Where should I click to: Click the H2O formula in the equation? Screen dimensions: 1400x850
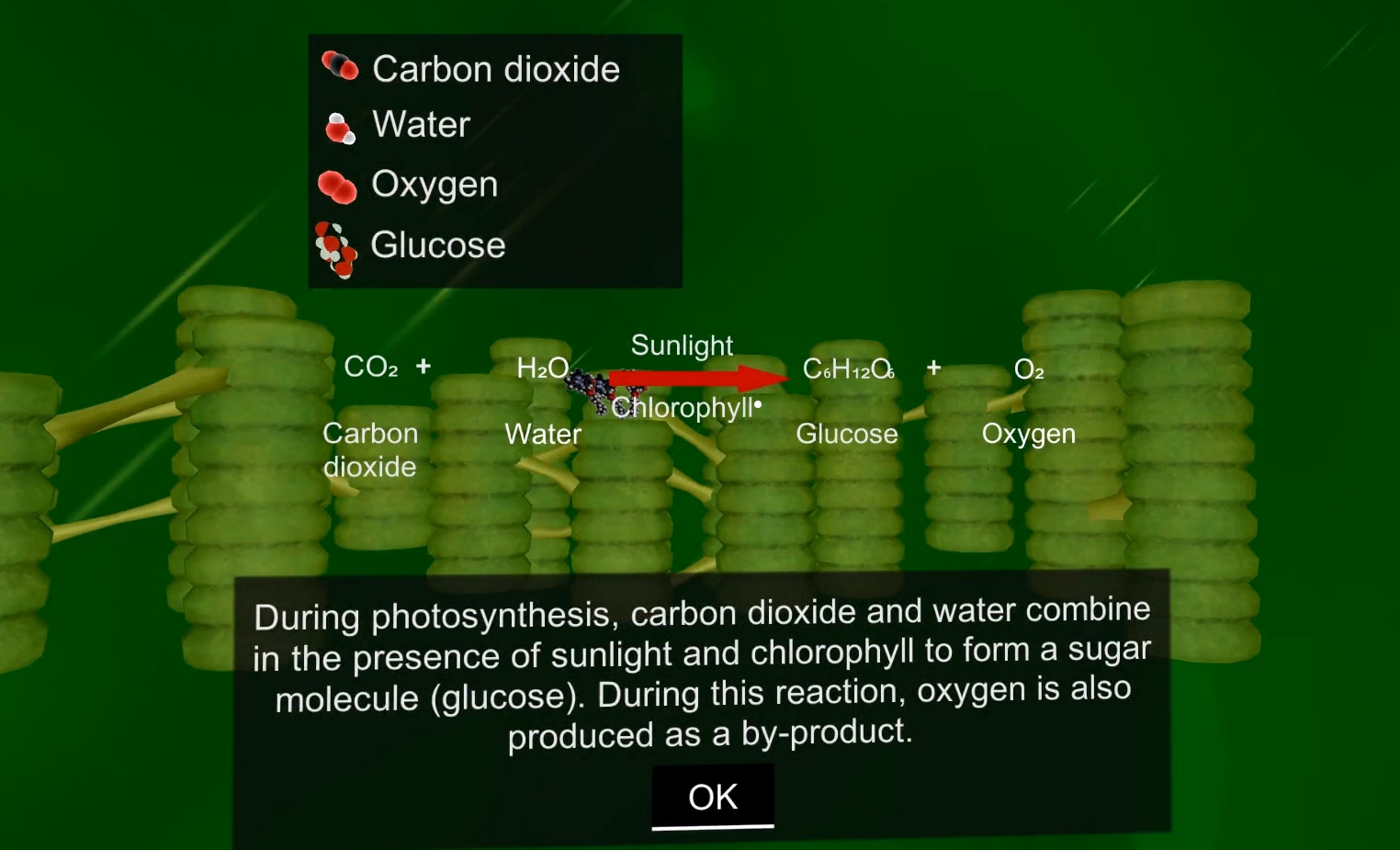coord(543,368)
